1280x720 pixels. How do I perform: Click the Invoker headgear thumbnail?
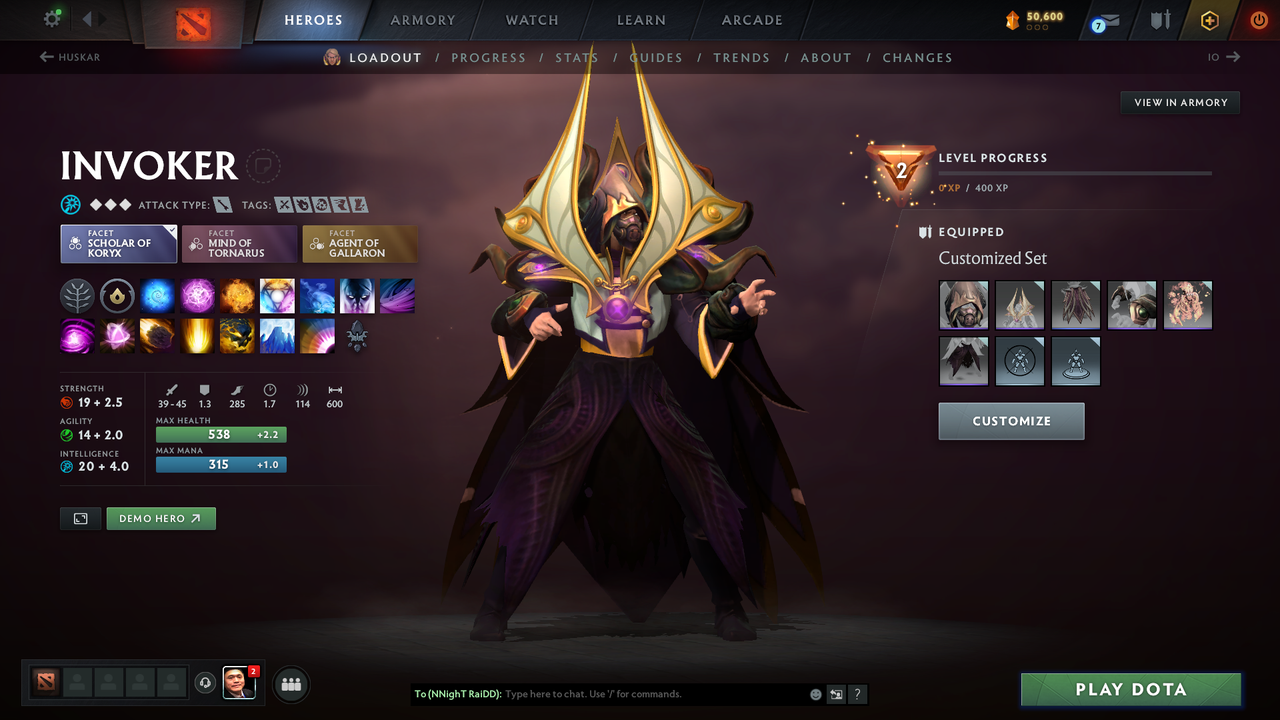pyautogui.click(x=963, y=304)
